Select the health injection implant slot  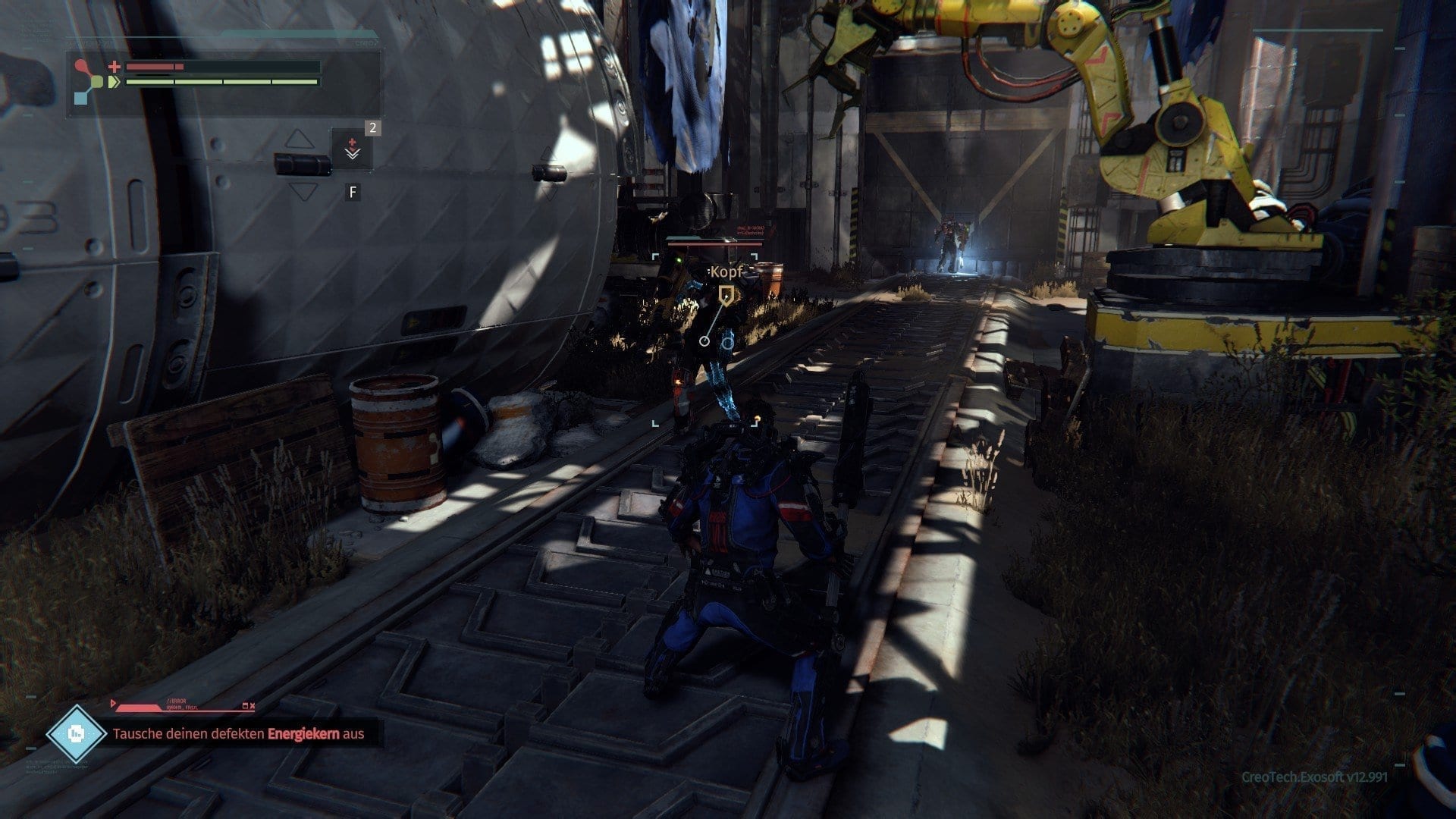[x=352, y=149]
